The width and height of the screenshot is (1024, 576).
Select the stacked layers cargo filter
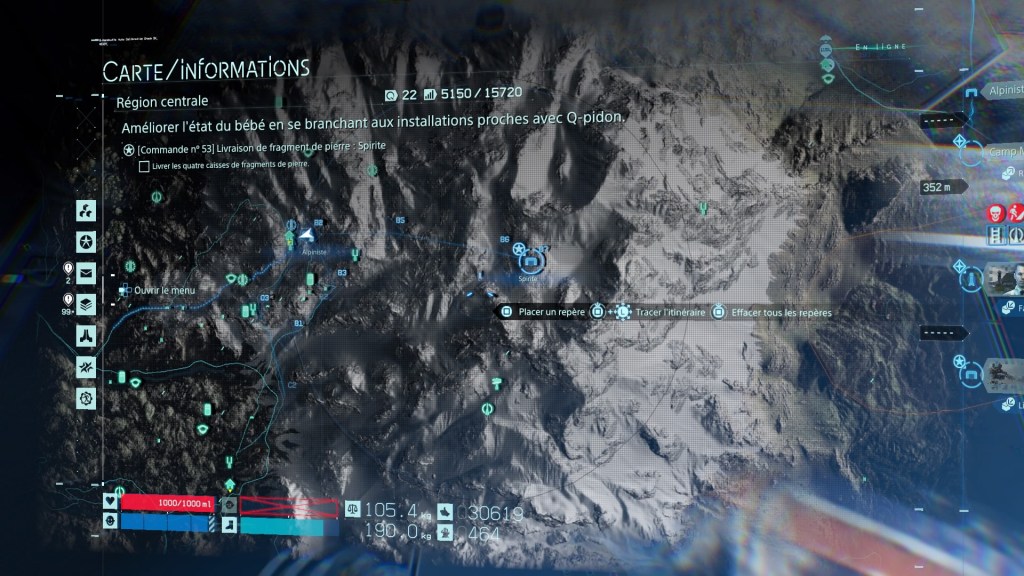(x=87, y=304)
